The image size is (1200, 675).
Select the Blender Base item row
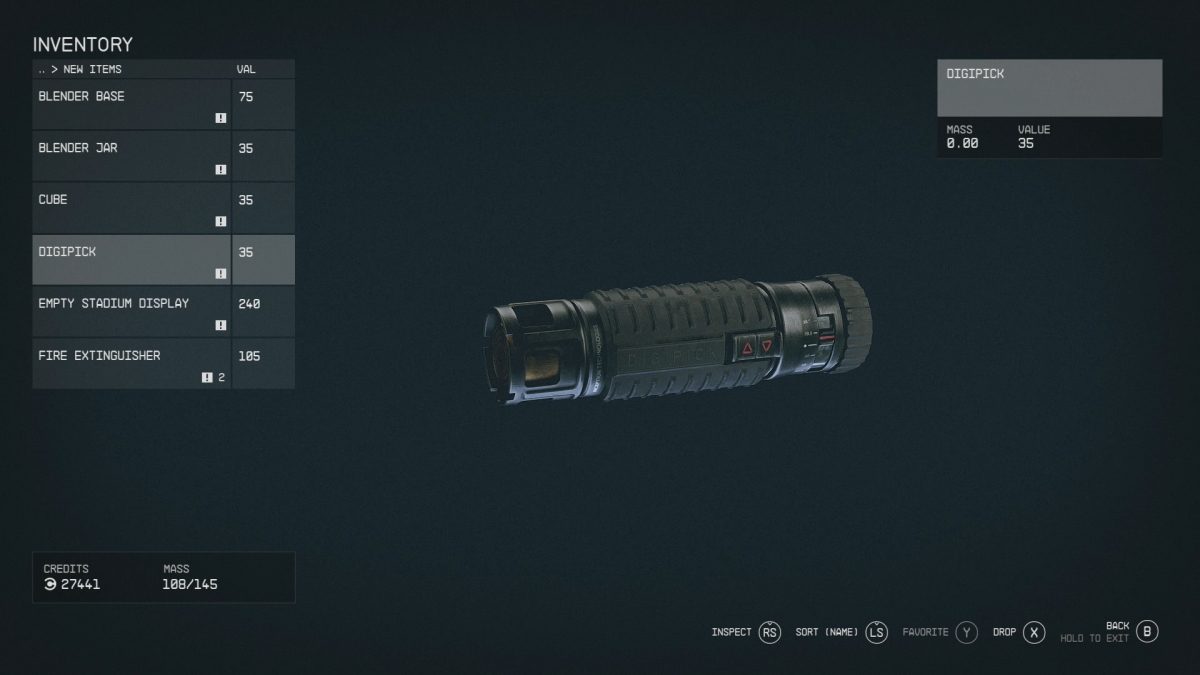click(132, 104)
